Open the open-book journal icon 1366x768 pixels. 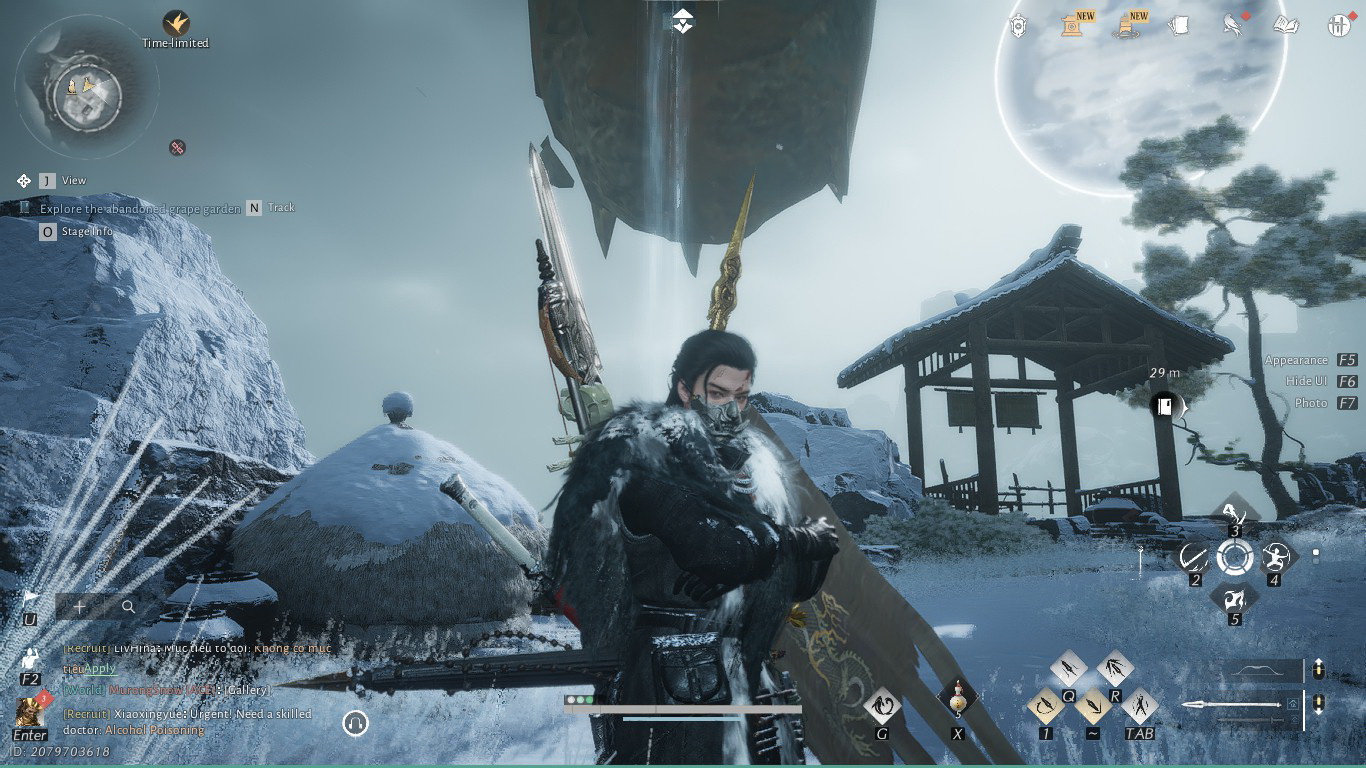[x=1286, y=25]
